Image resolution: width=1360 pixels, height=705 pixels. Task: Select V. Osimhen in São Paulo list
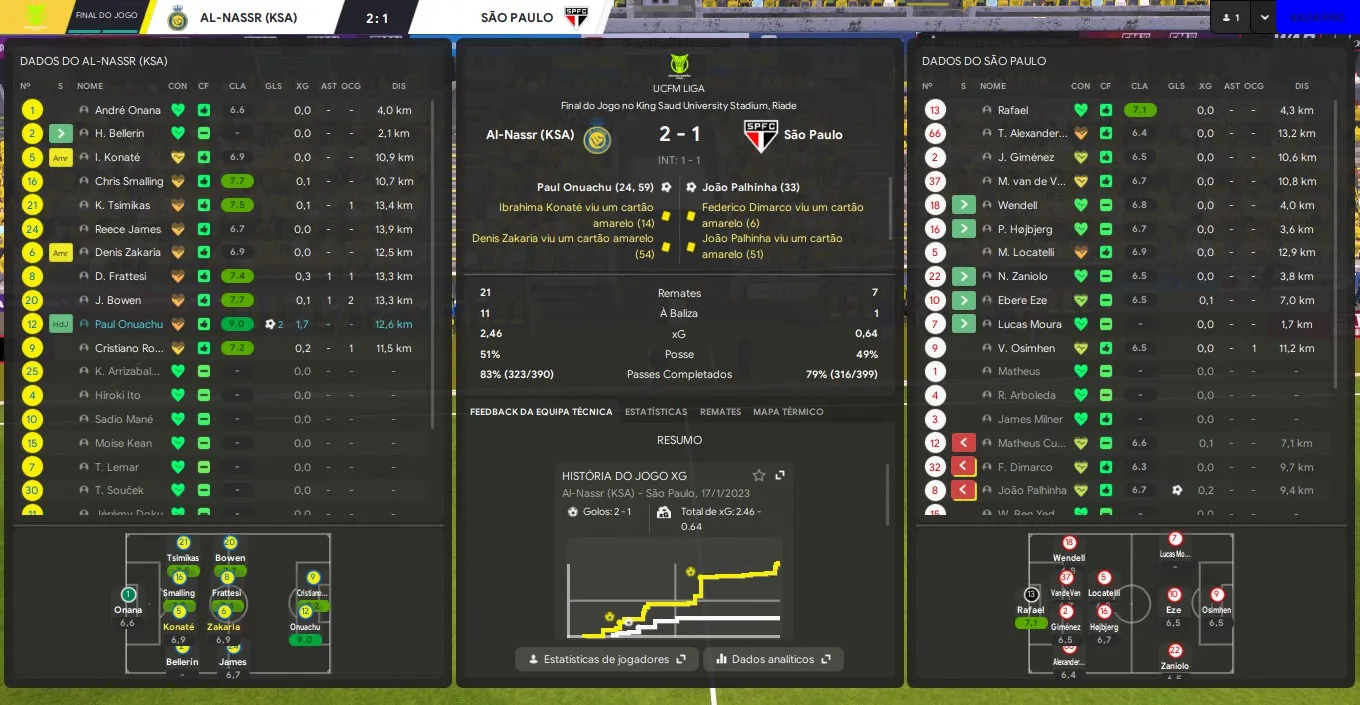coord(1026,348)
